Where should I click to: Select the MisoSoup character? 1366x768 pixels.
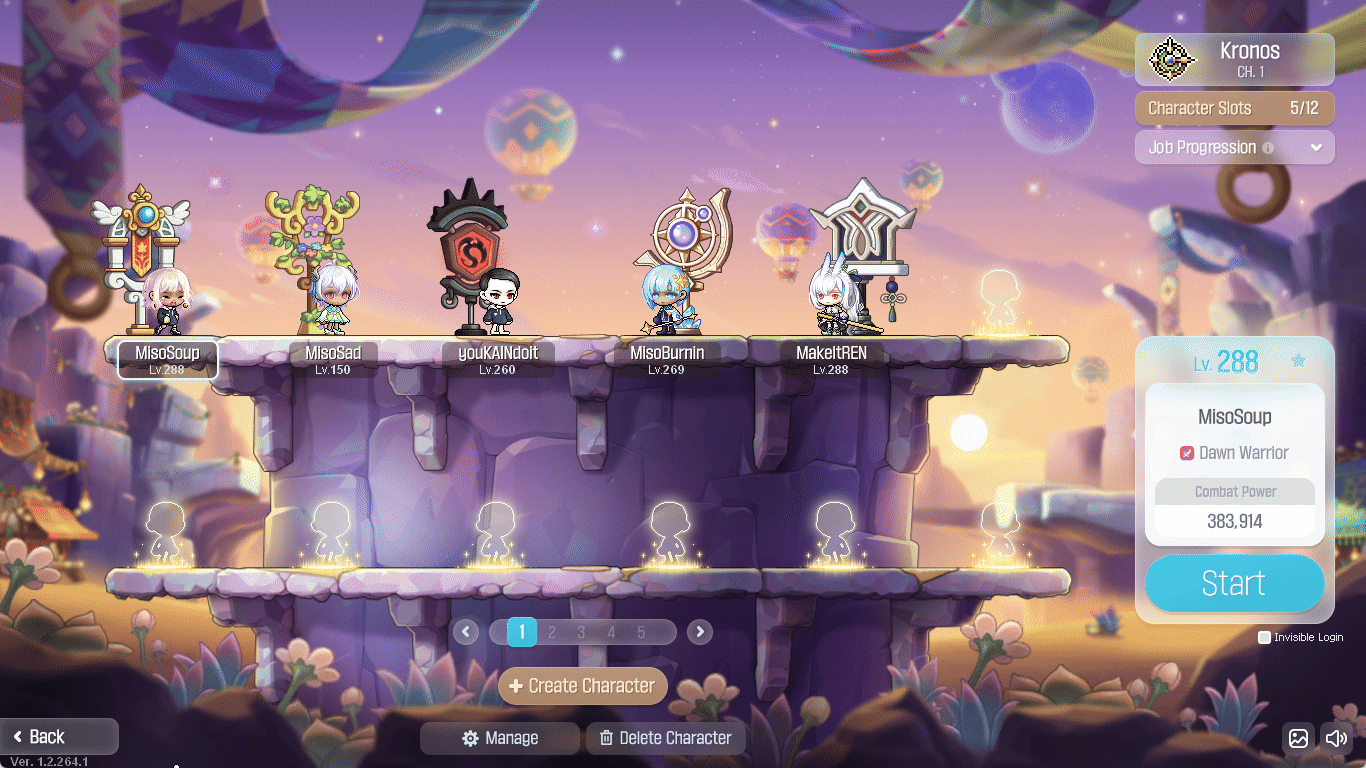click(167, 300)
